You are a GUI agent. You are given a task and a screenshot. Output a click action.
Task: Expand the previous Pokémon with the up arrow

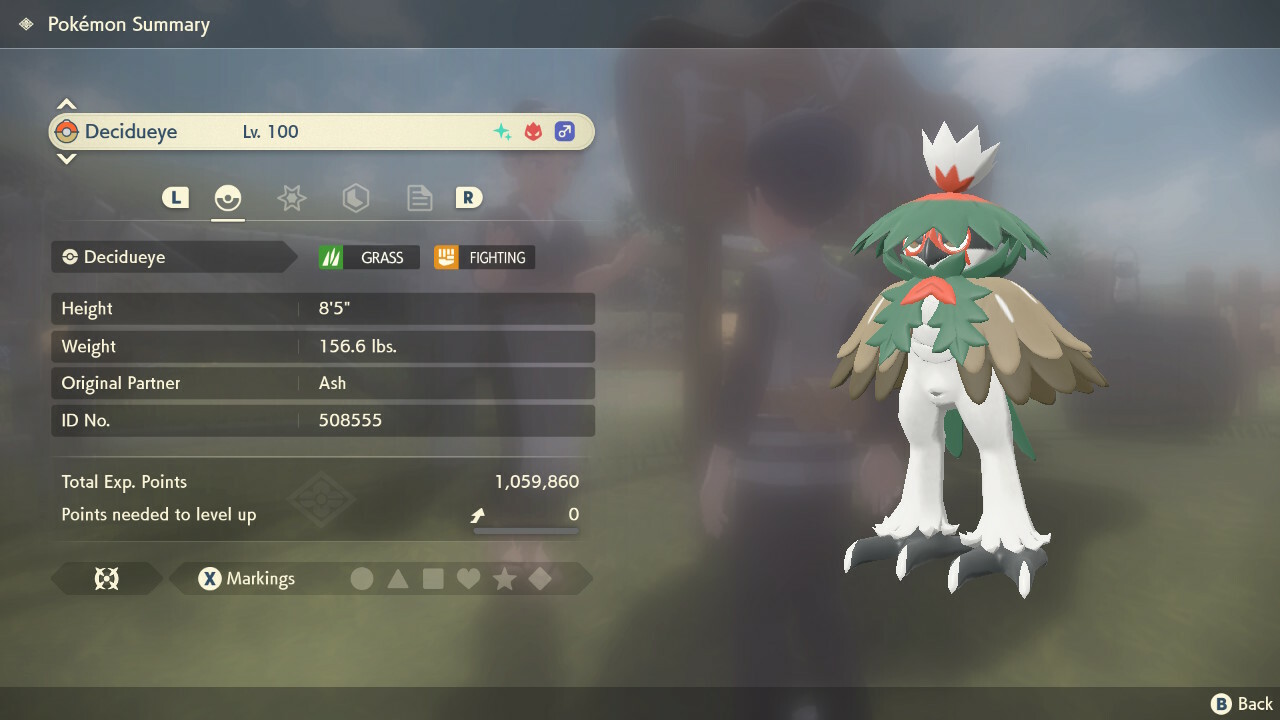66,103
